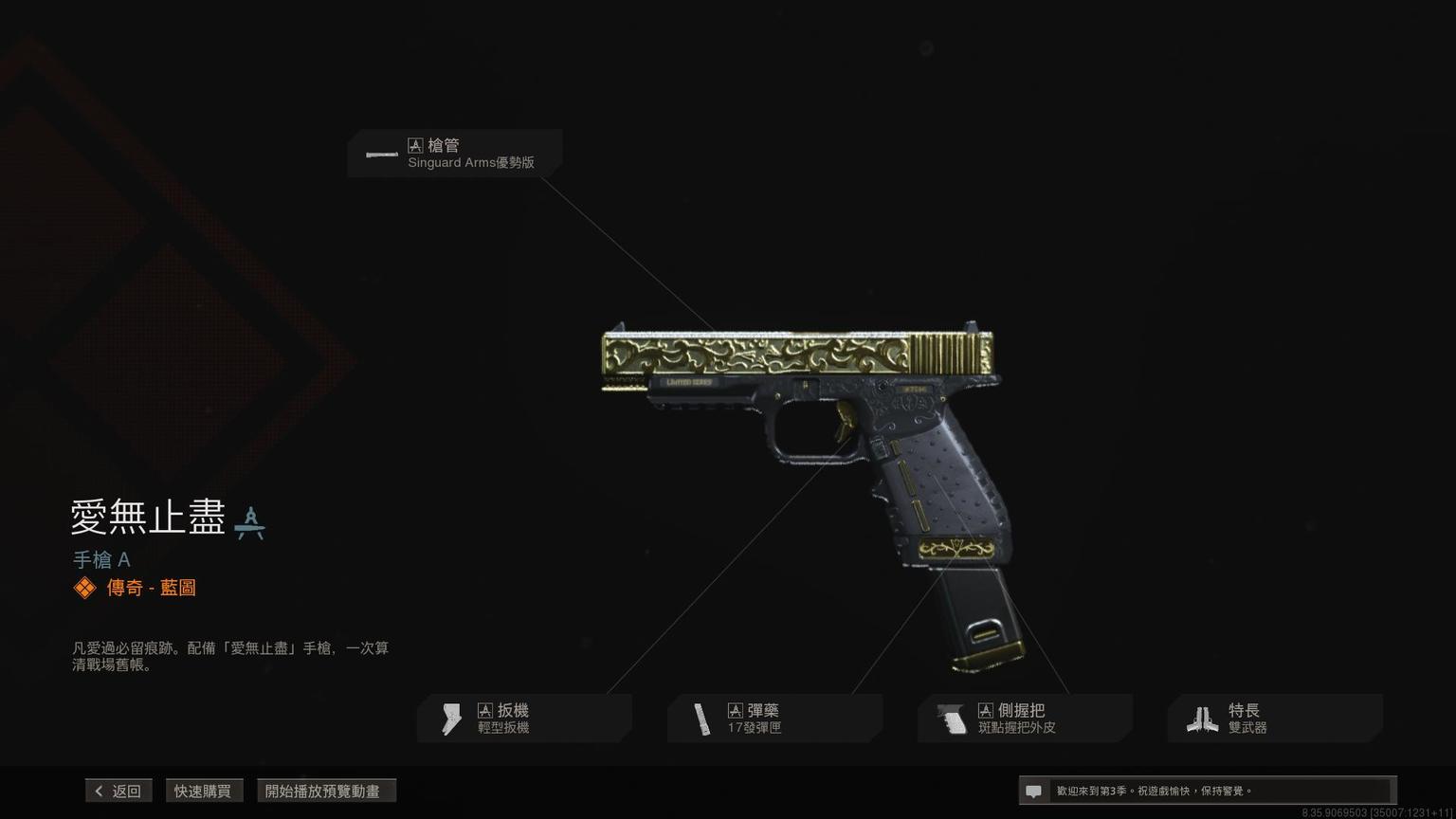Open the 扳機 trigger attachment slot
This screenshot has height=819, width=1456.
[524, 719]
